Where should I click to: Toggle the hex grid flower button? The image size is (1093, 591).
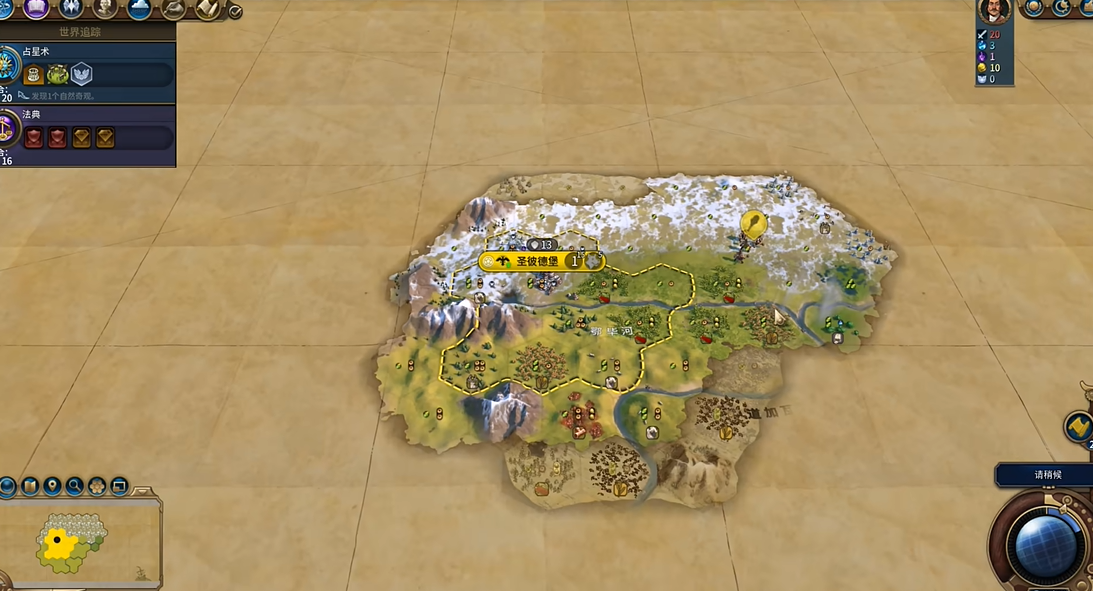tap(97, 487)
